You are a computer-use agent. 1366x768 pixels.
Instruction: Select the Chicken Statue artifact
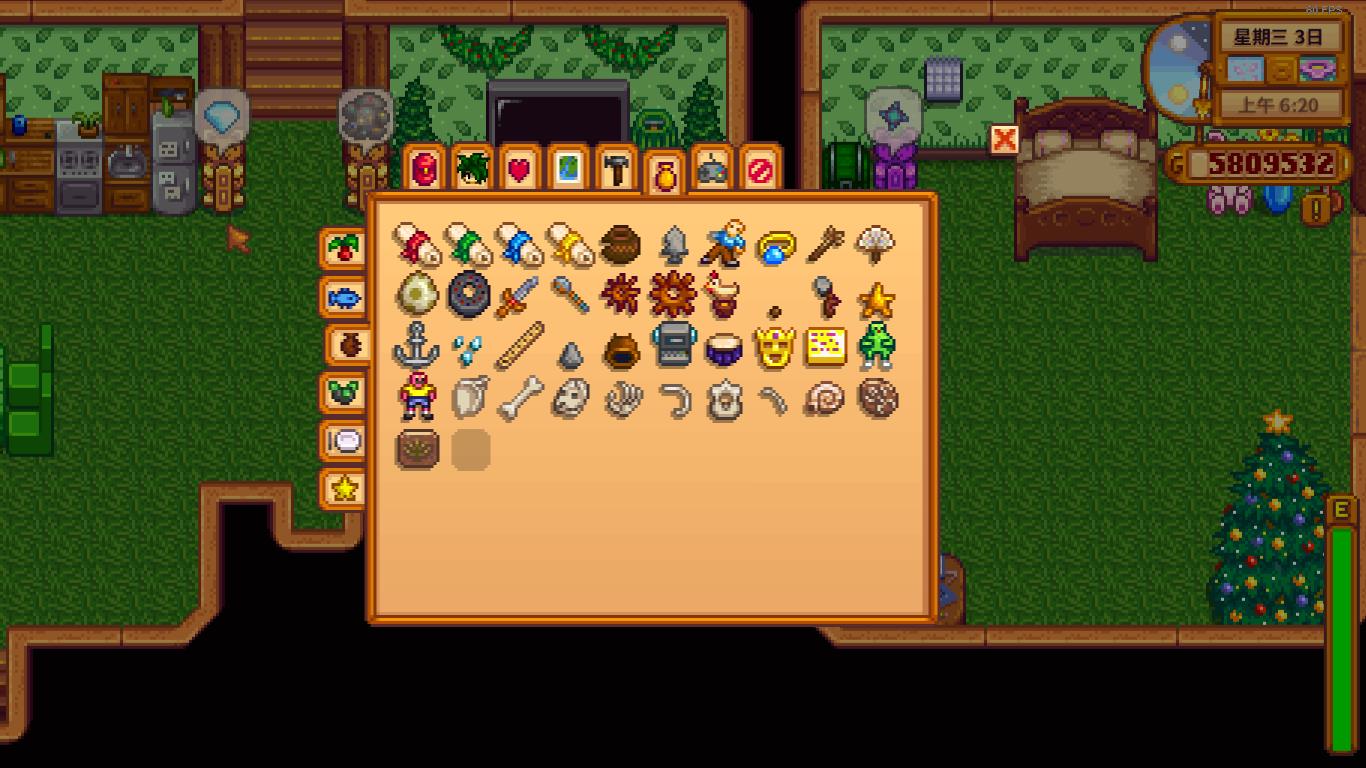[x=723, y=295]
